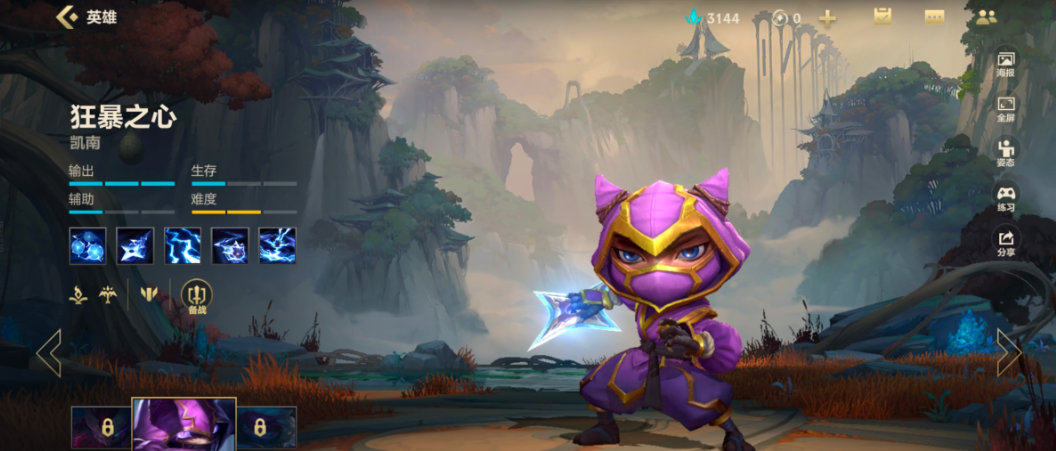1056x451 pixels.
Task: Open the chat message icon
Action: 934,17
